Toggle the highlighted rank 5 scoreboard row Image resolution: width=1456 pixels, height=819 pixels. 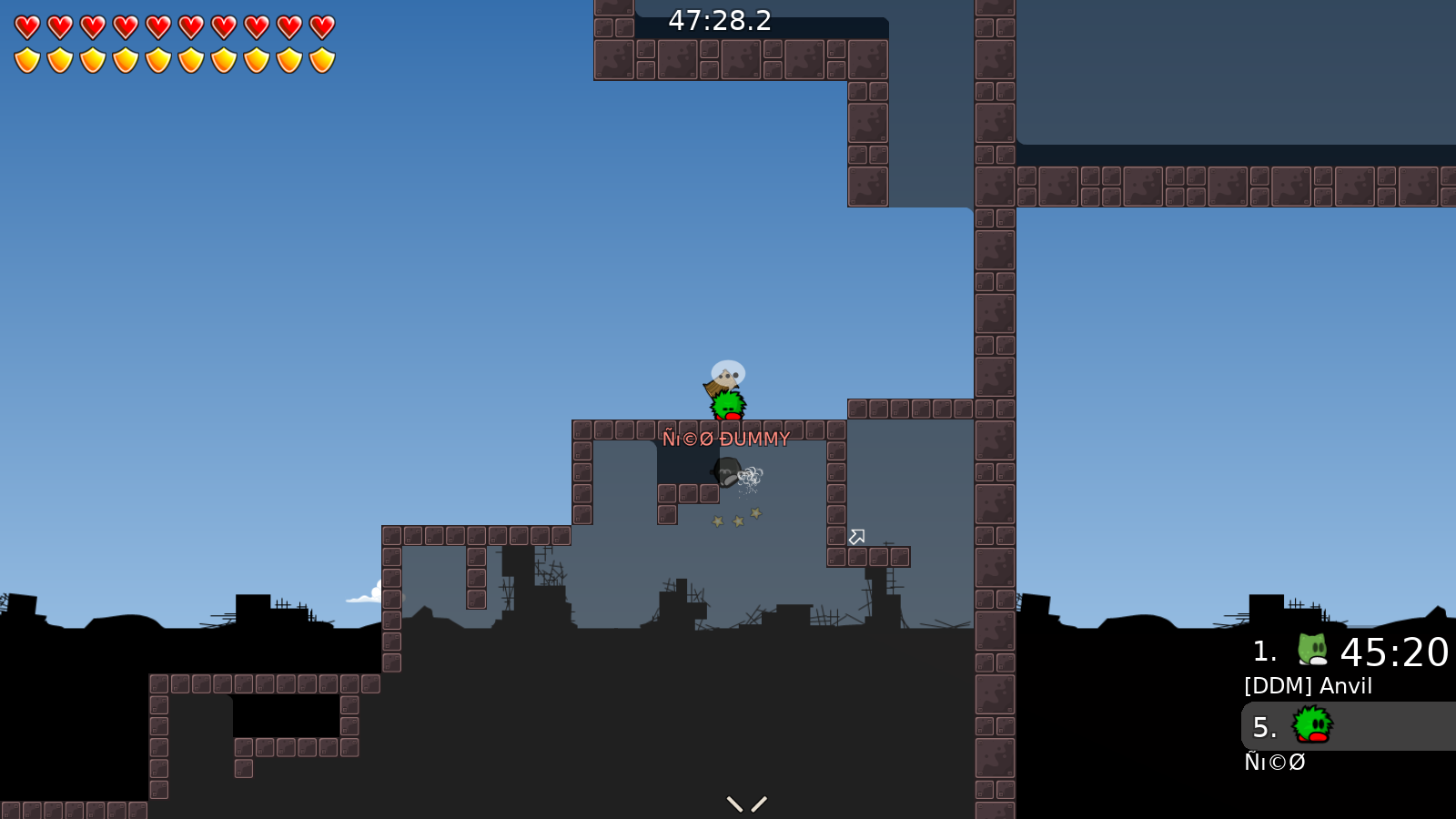(1338, 727)
